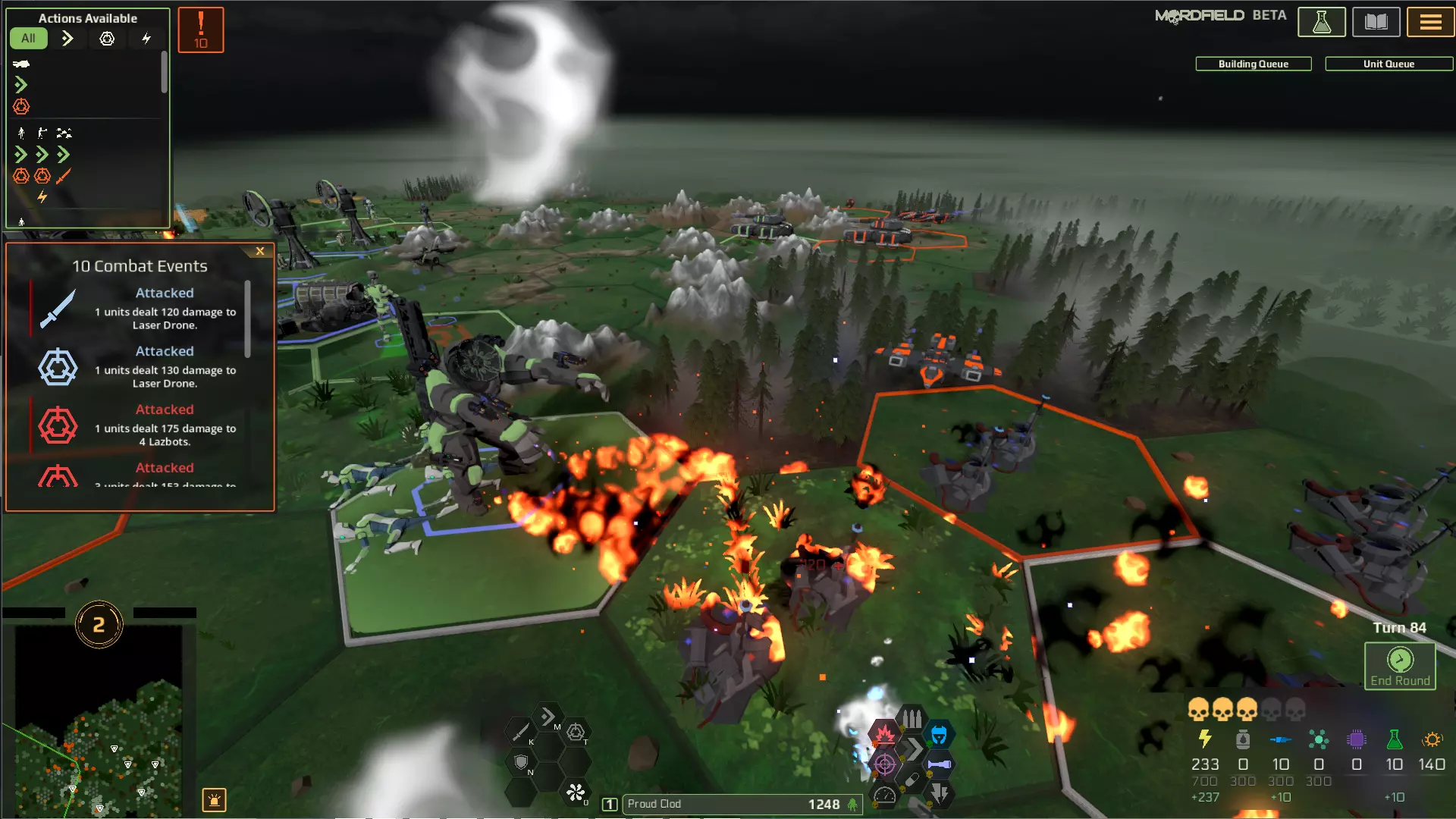The width and height of the screenshot is (1456, 819).
Task: Toggle the alarm light button near minimap
Action: pyautogui.click(x=214, y=799)
